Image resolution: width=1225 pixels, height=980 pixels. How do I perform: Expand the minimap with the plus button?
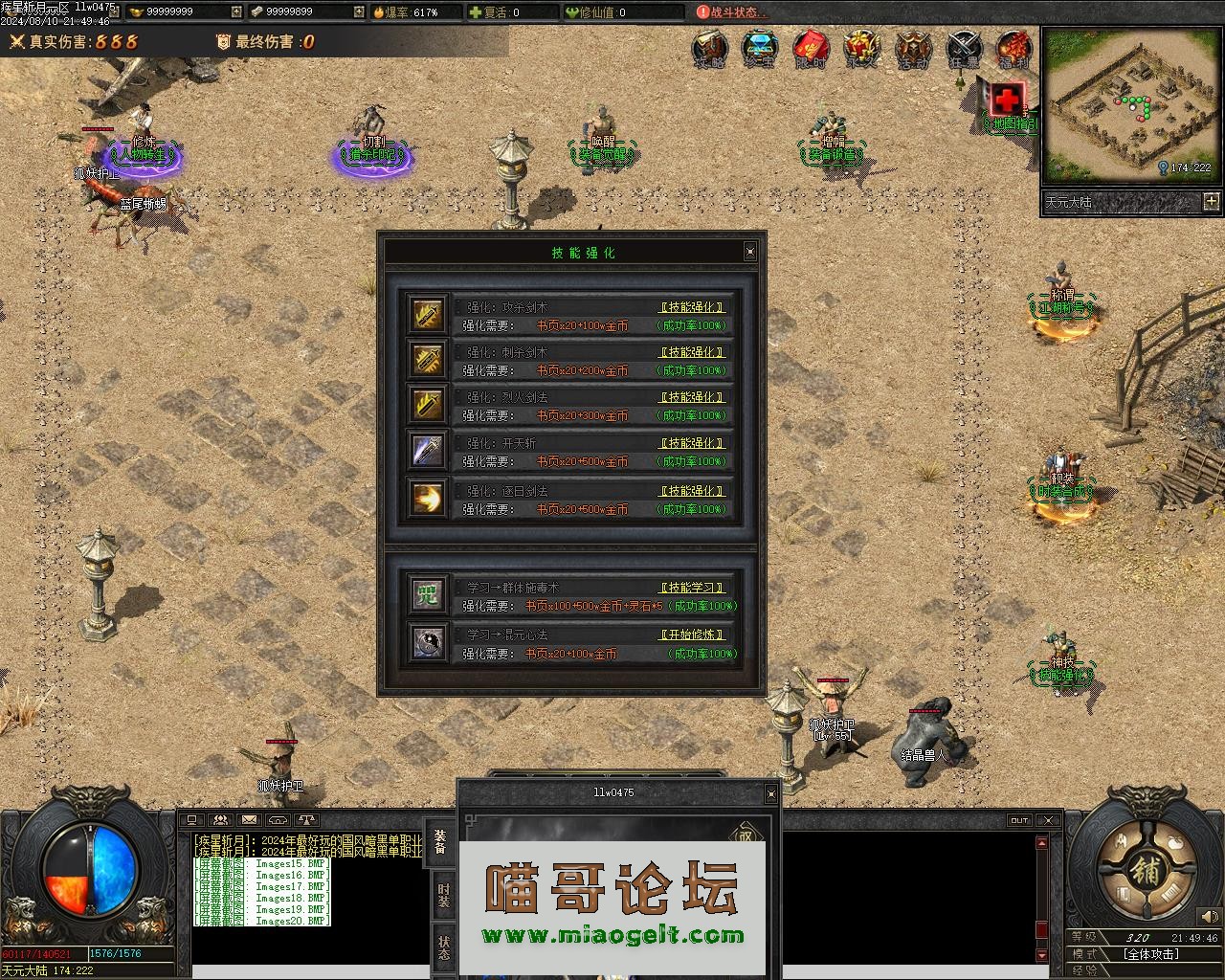pos(1212,201)
